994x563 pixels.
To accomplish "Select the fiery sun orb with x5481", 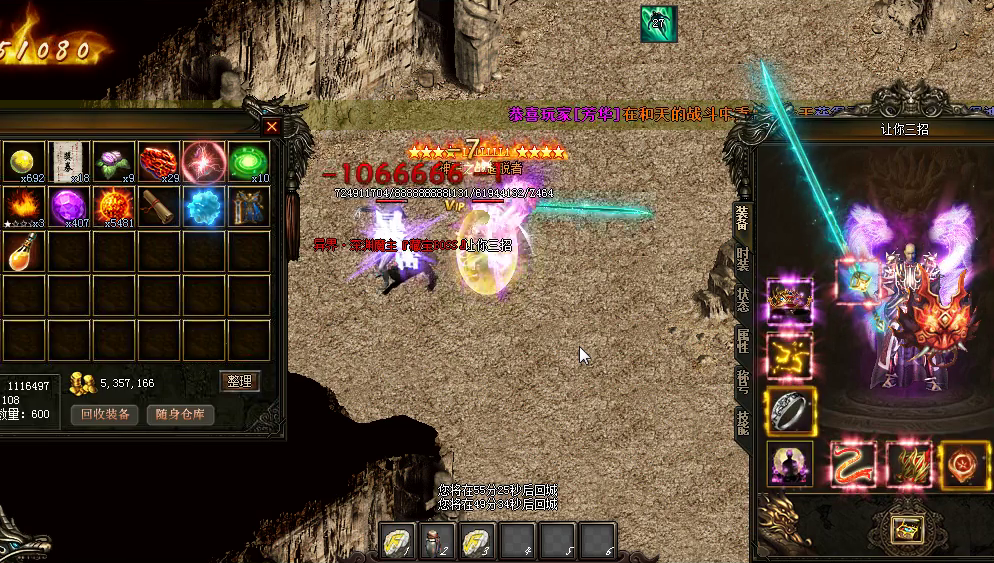I will pyautogui.click(x=115, y=206).
